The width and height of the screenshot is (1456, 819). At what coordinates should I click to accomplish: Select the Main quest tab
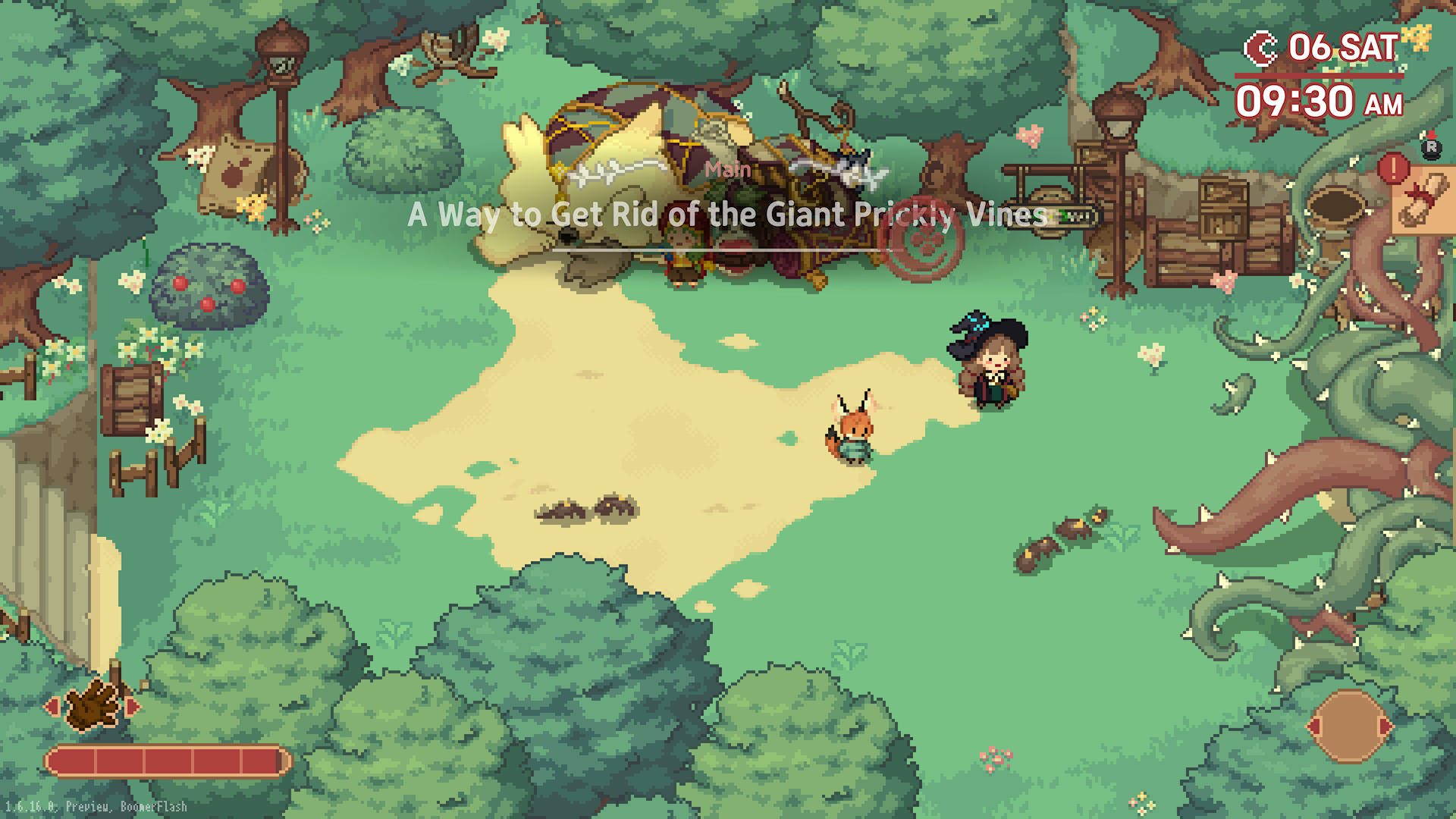tap(728, 170)
